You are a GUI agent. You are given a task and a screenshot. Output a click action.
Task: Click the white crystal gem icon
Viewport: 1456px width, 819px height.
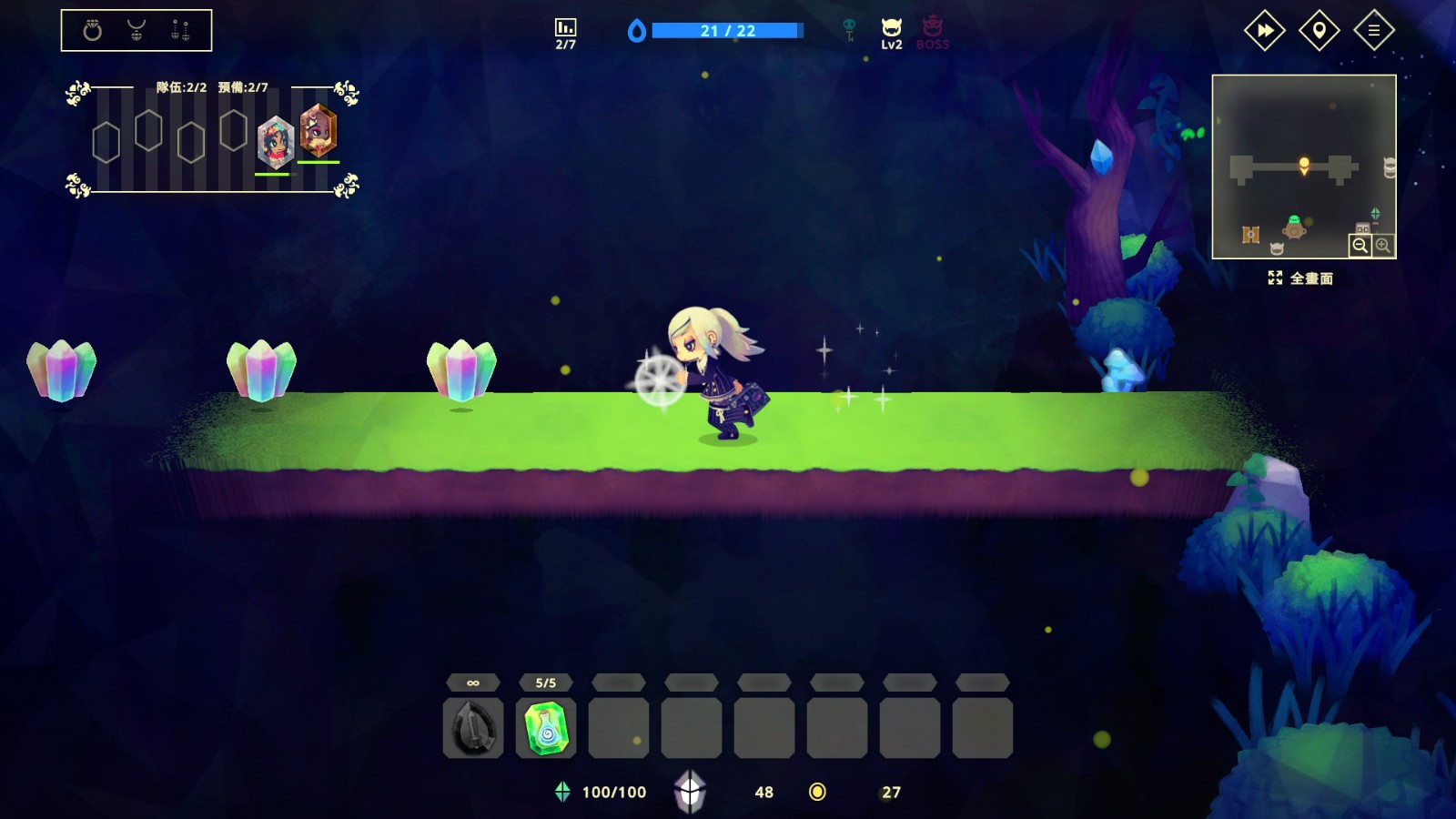pyautogui.click(x=690, y=791)
